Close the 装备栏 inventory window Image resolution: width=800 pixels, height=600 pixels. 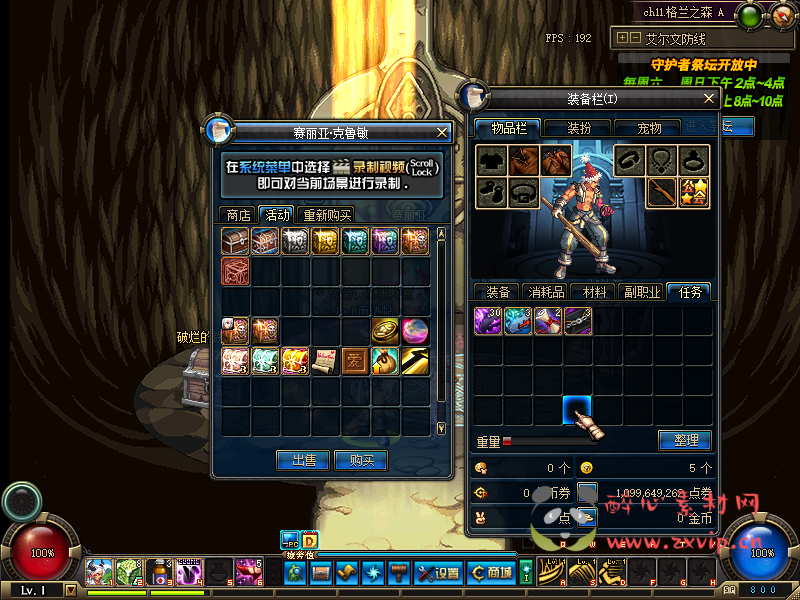pyautogui.click(x=709, y=99)
